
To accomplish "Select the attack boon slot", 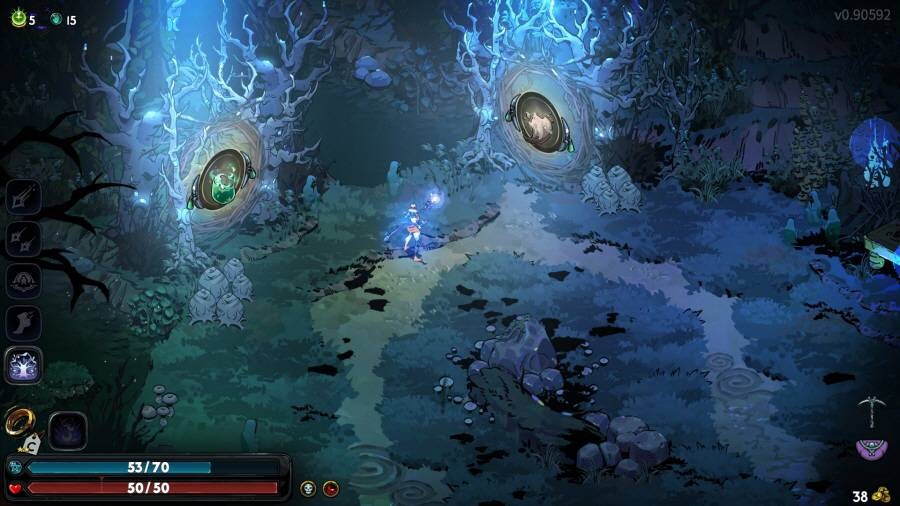I will (23, 197).
